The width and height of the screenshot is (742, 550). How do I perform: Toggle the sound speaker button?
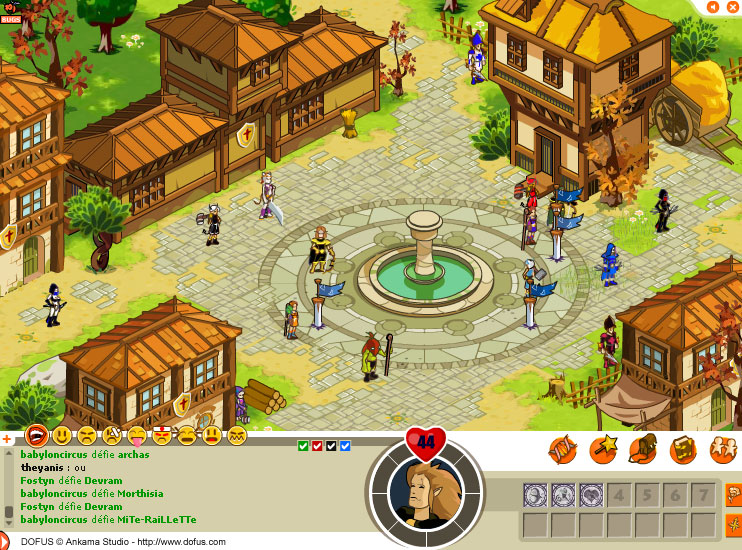712,6
